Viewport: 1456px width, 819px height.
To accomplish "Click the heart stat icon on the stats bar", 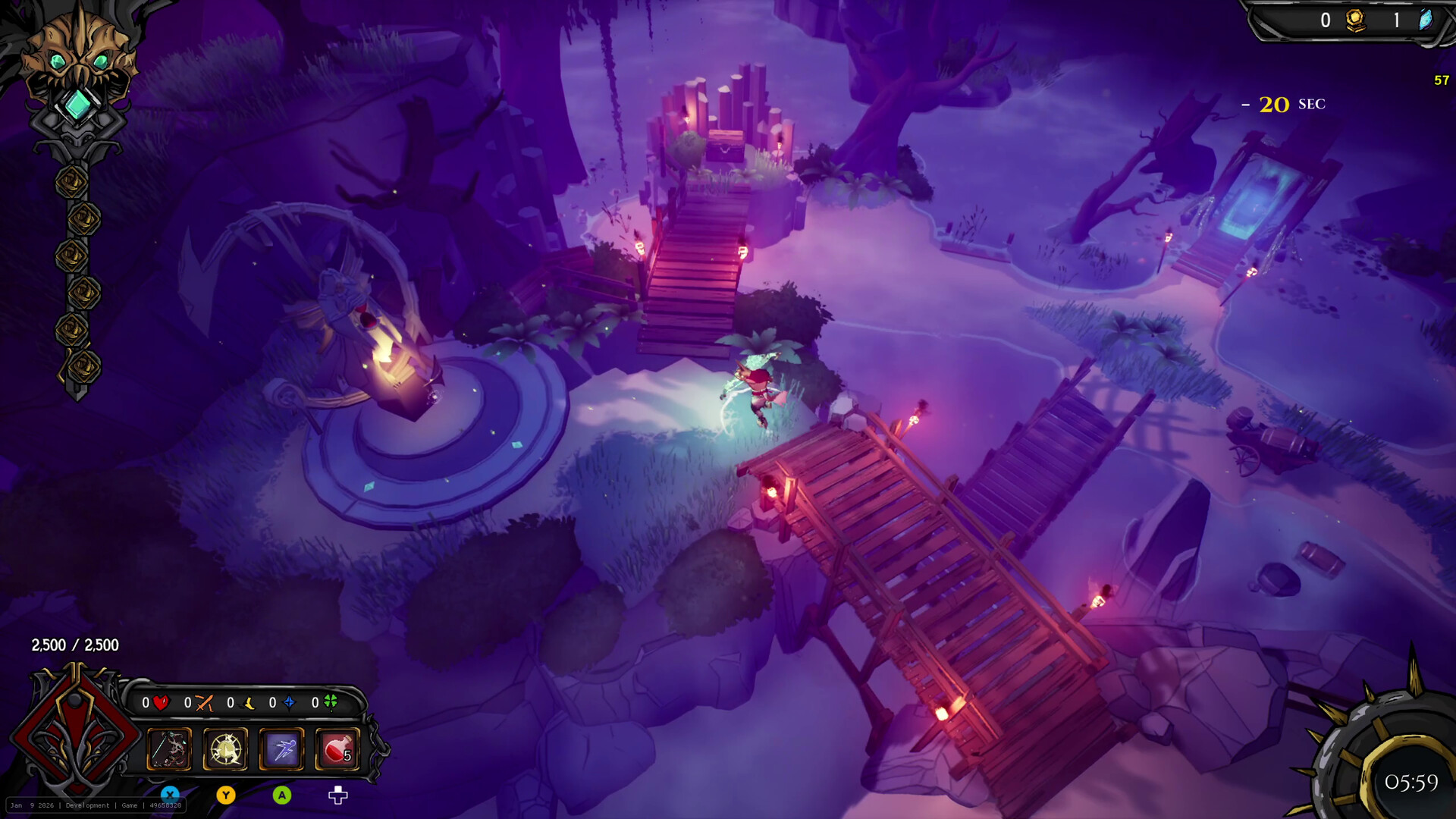I will coord(161,703).
